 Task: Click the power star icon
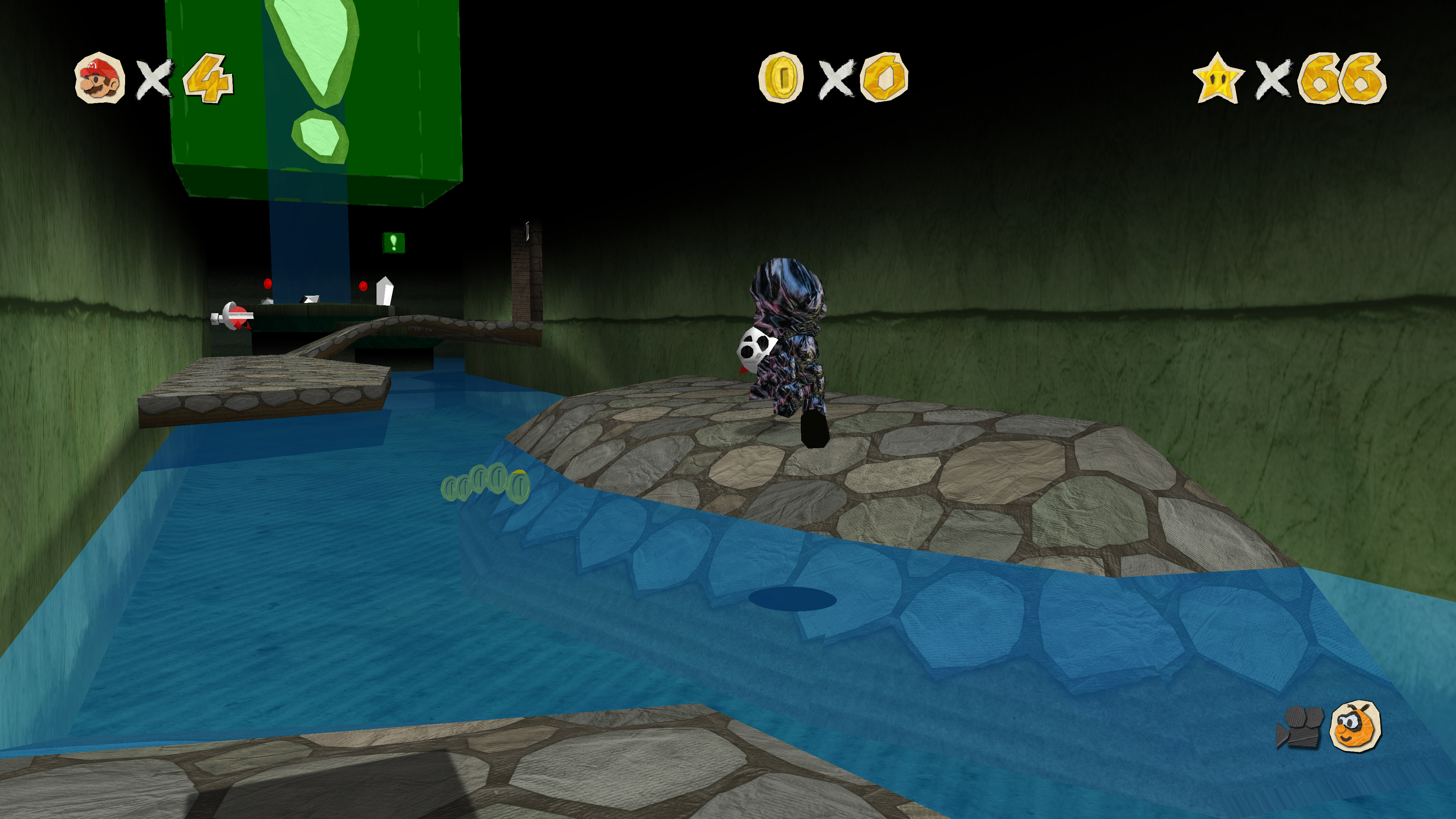click(1218, 78)
